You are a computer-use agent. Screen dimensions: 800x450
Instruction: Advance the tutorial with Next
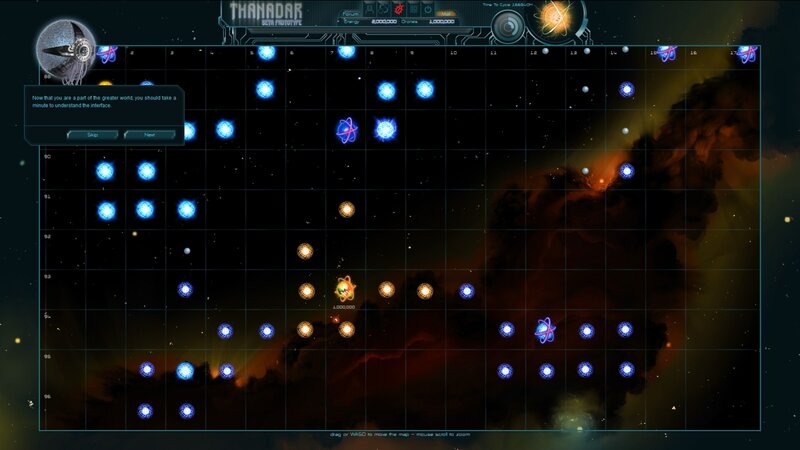click(x=149, y=134)
